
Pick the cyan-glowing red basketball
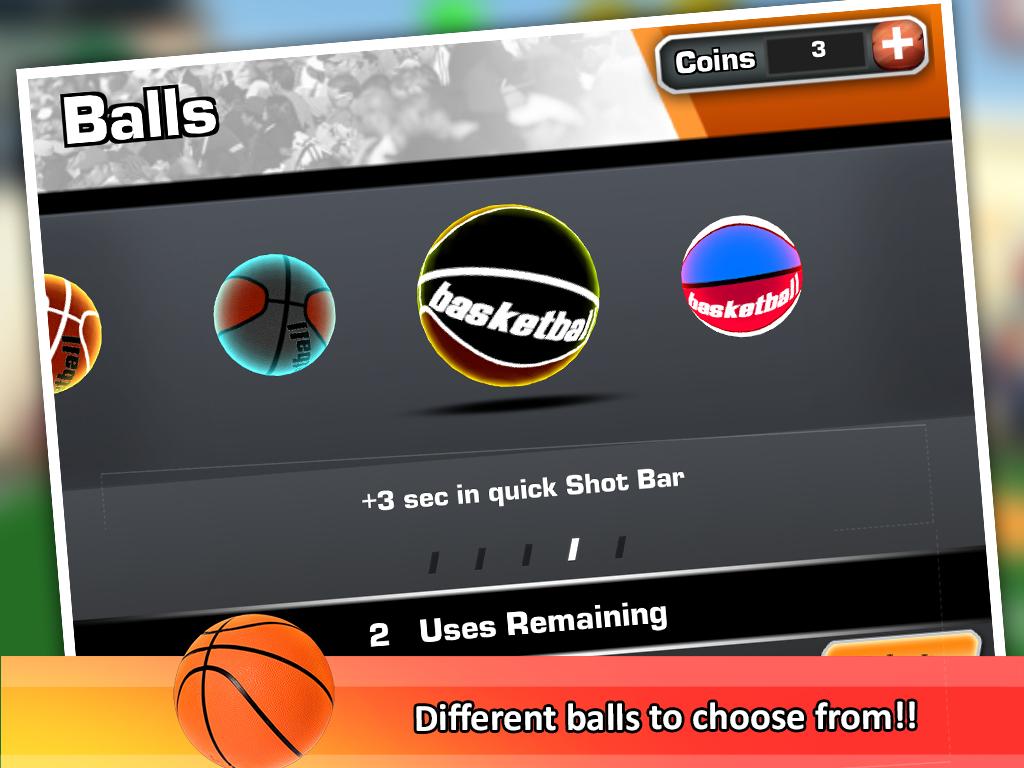[274, 313]
